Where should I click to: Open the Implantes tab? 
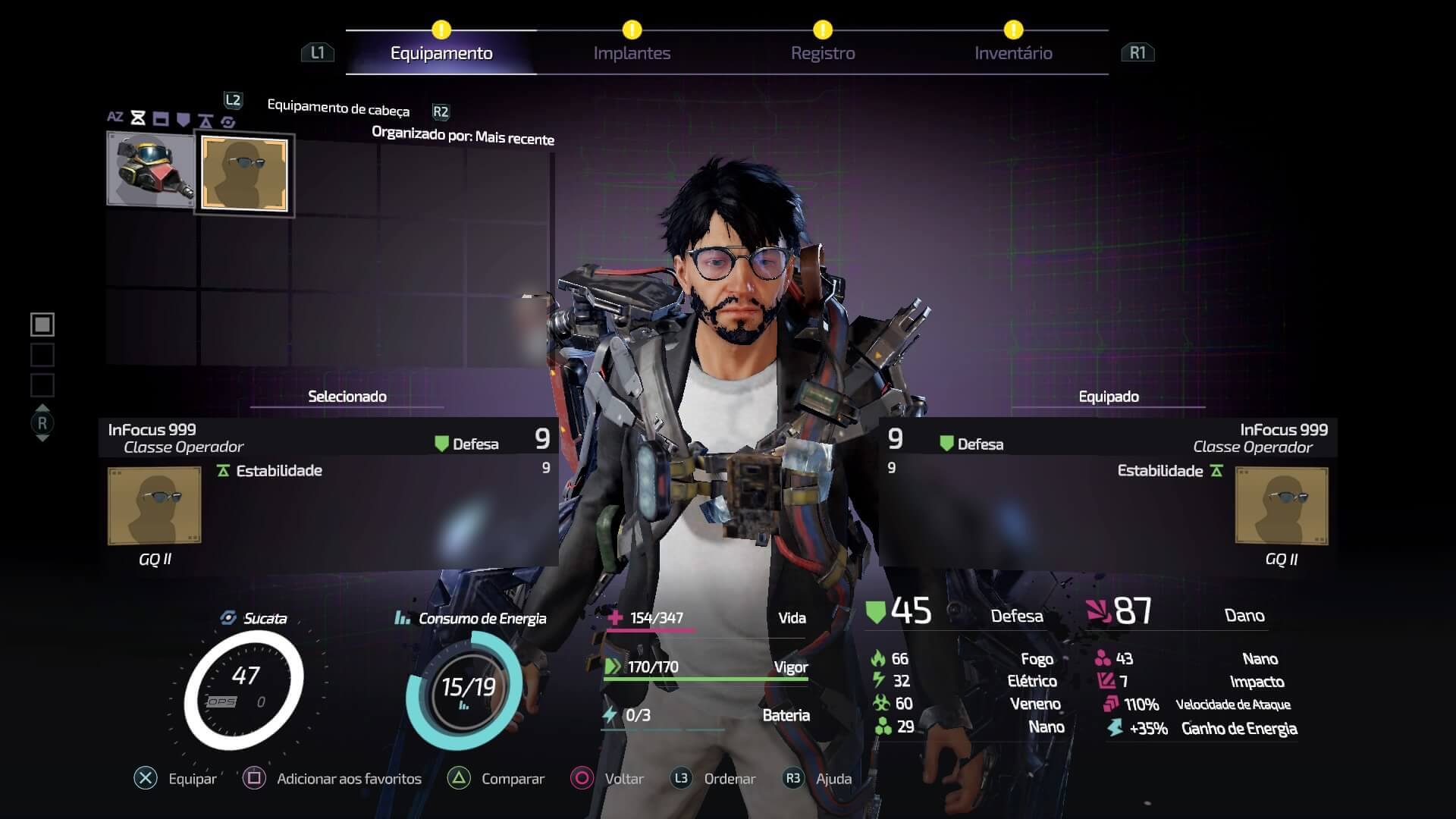coord(632,53)
